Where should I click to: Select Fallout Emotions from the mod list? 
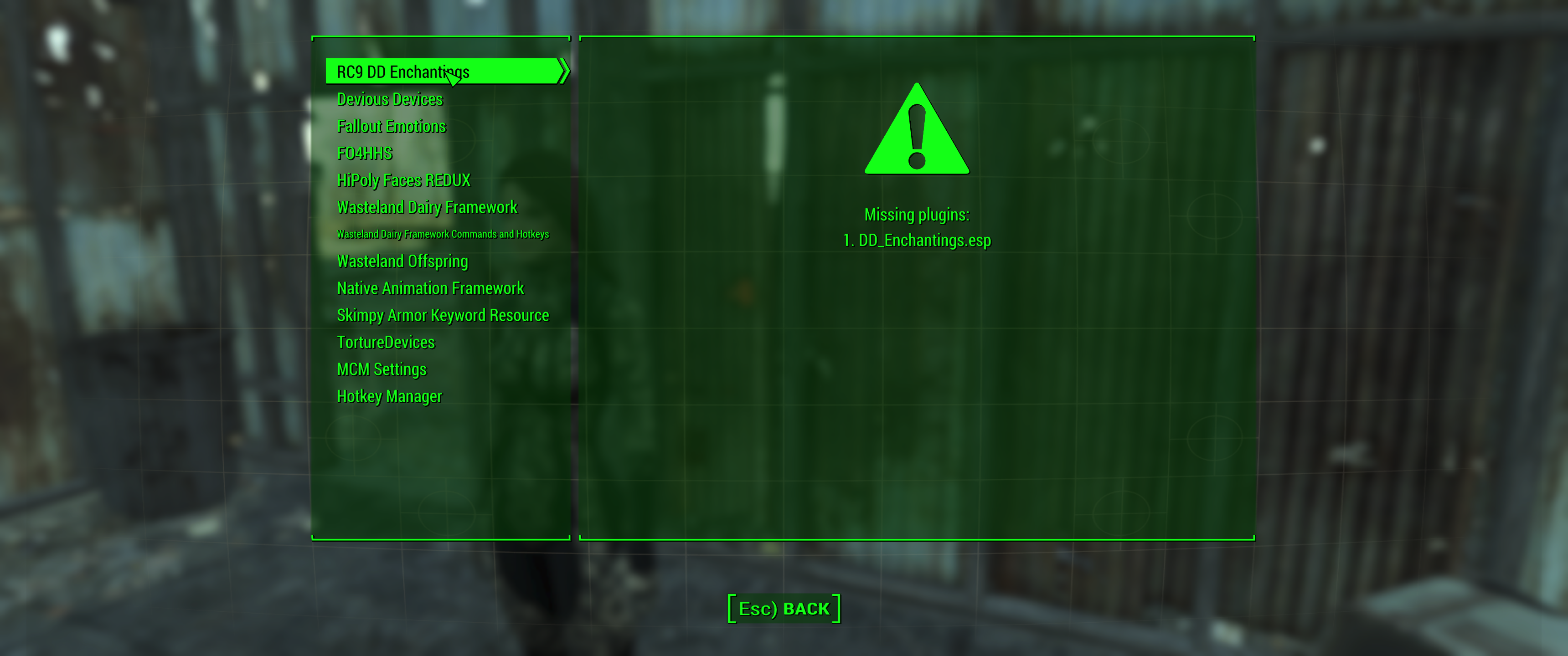[x=392, y=126]
